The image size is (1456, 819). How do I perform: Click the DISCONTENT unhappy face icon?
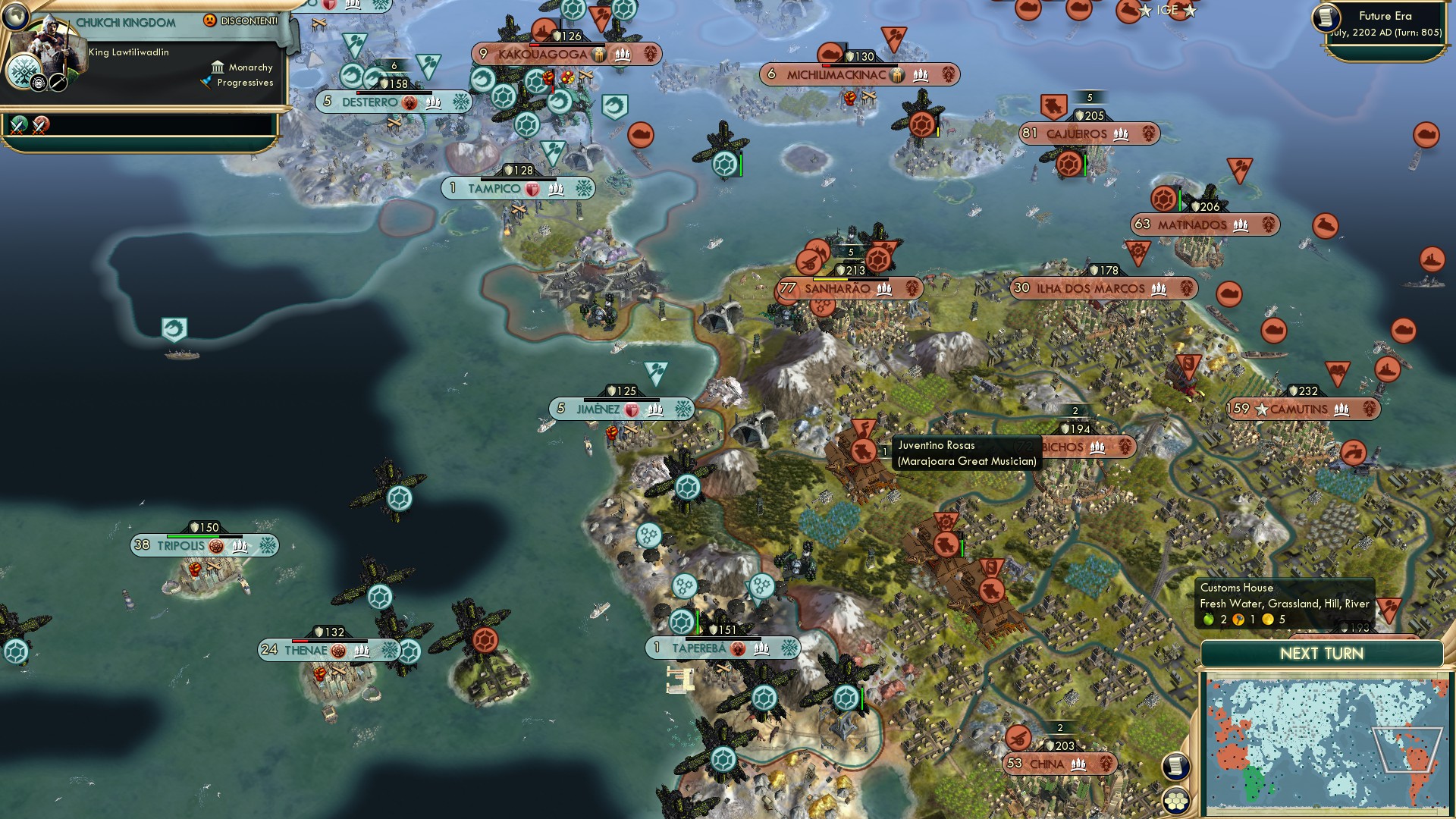click(210, 20)
